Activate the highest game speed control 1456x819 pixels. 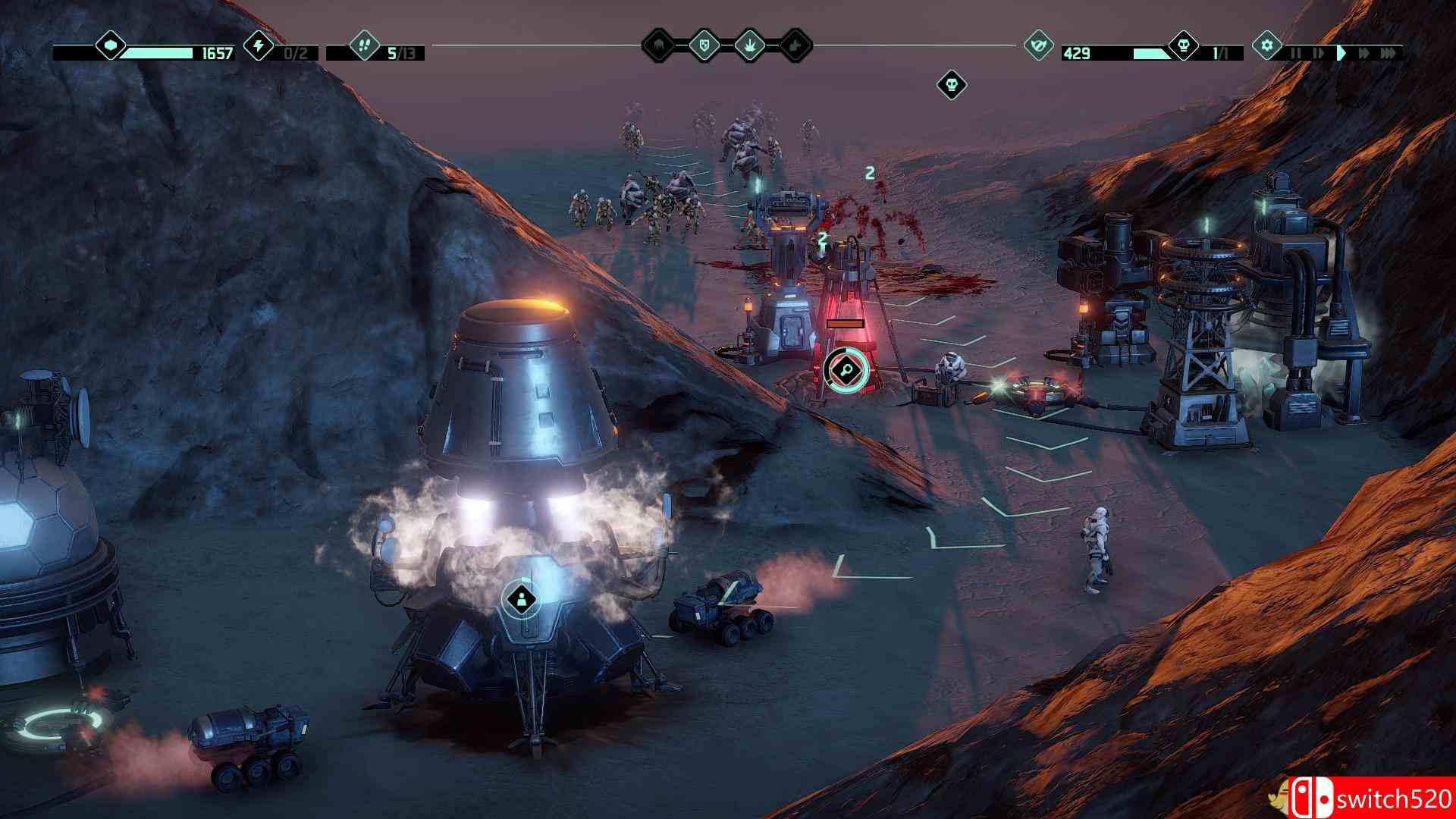[x=1390, y=52]
